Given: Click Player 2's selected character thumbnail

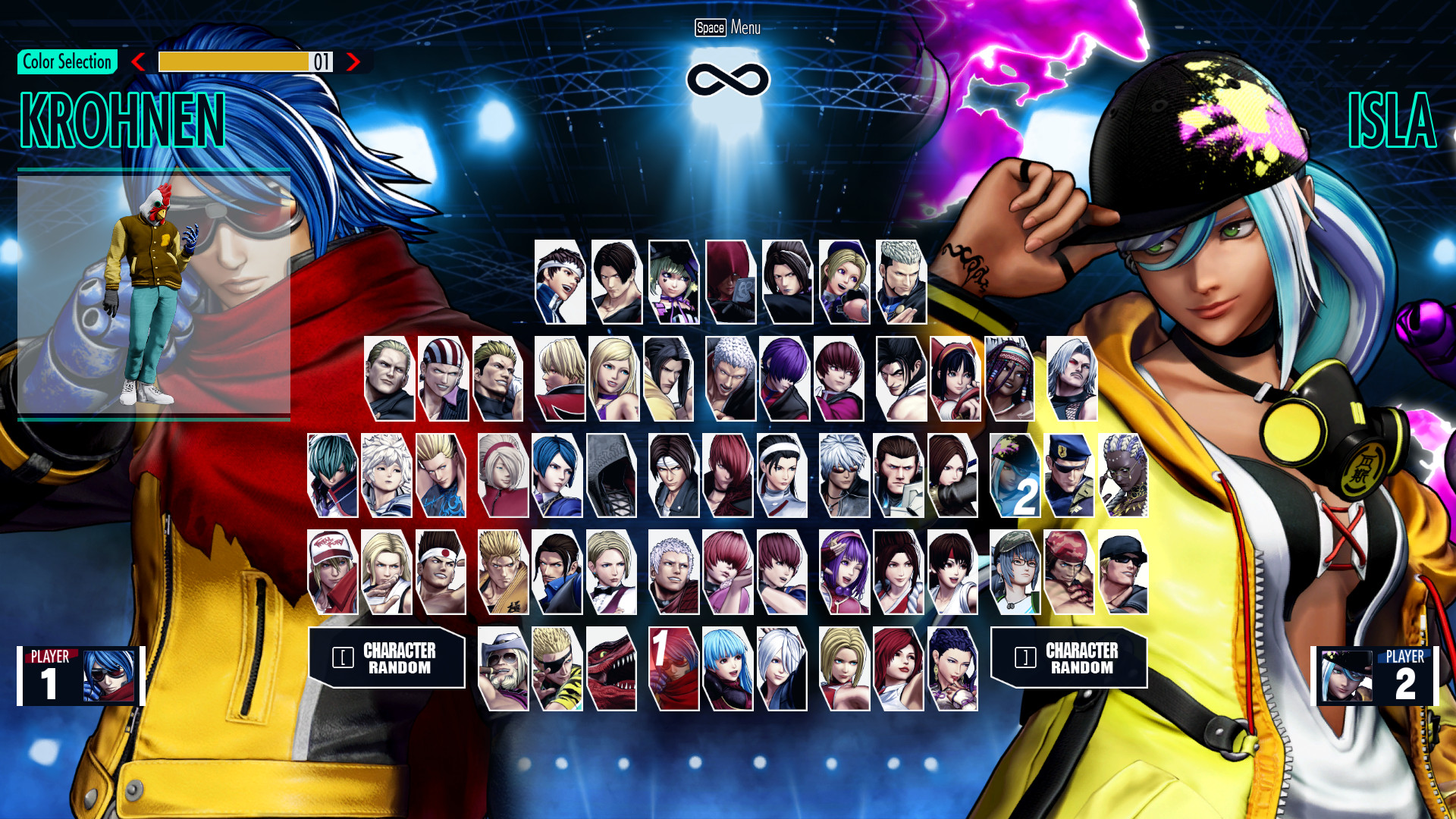Looking at the screenshot, I should (1346, 677).
